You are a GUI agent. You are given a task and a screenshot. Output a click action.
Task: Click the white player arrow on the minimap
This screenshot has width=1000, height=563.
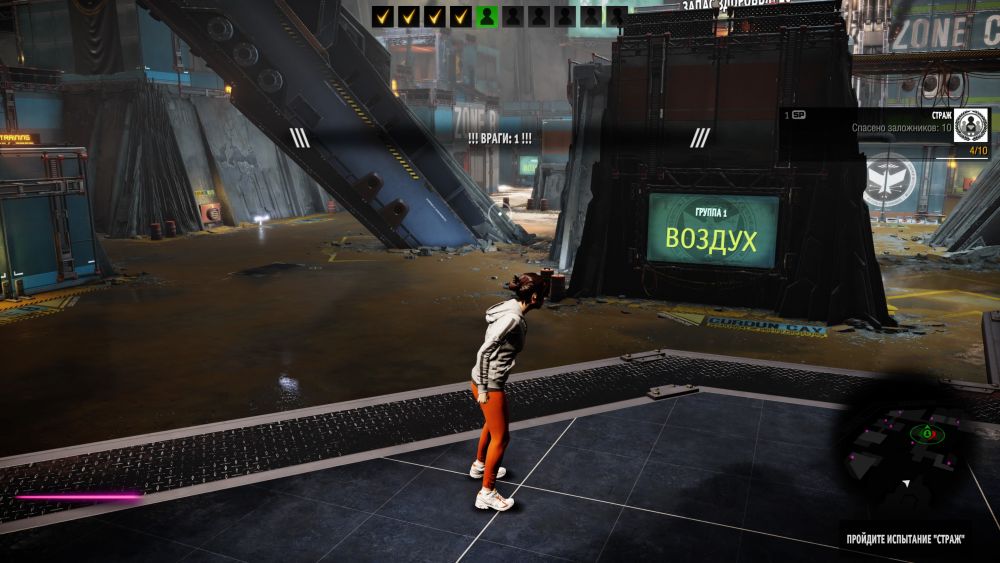click(906, 483)
